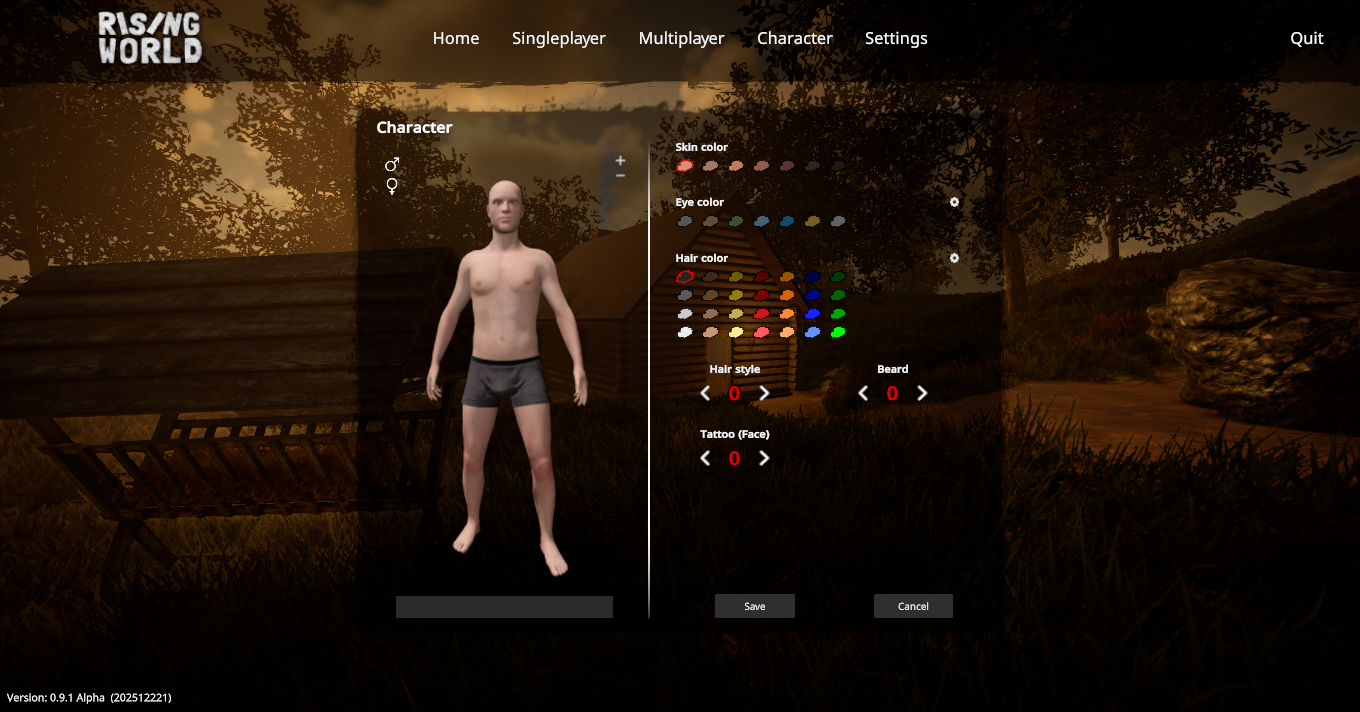Image resolution: width=1360 pixels, height=712 pixels.
Task: Zoom in the character preview with plus
Action: (x=620, y=160)
